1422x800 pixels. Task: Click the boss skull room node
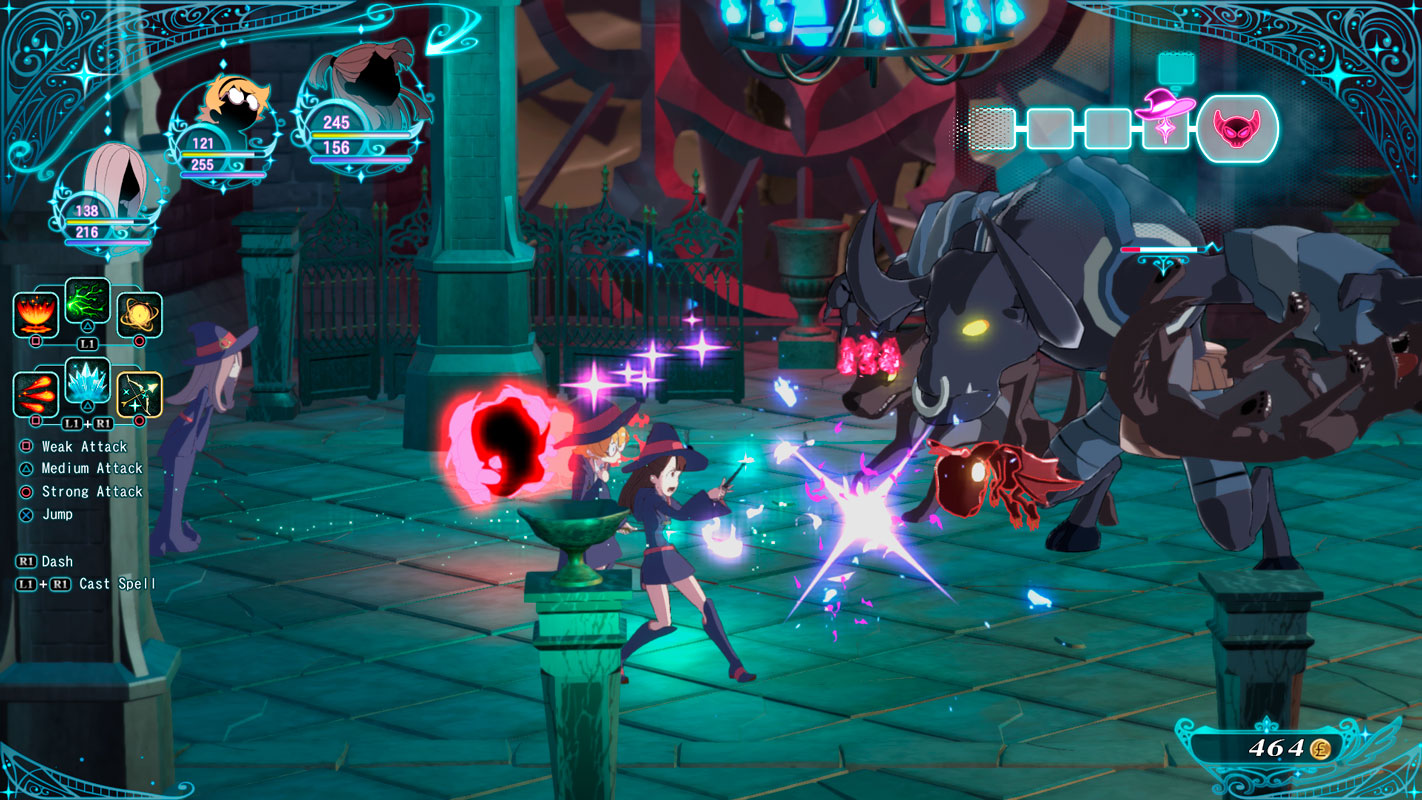tap(1237, 129)
